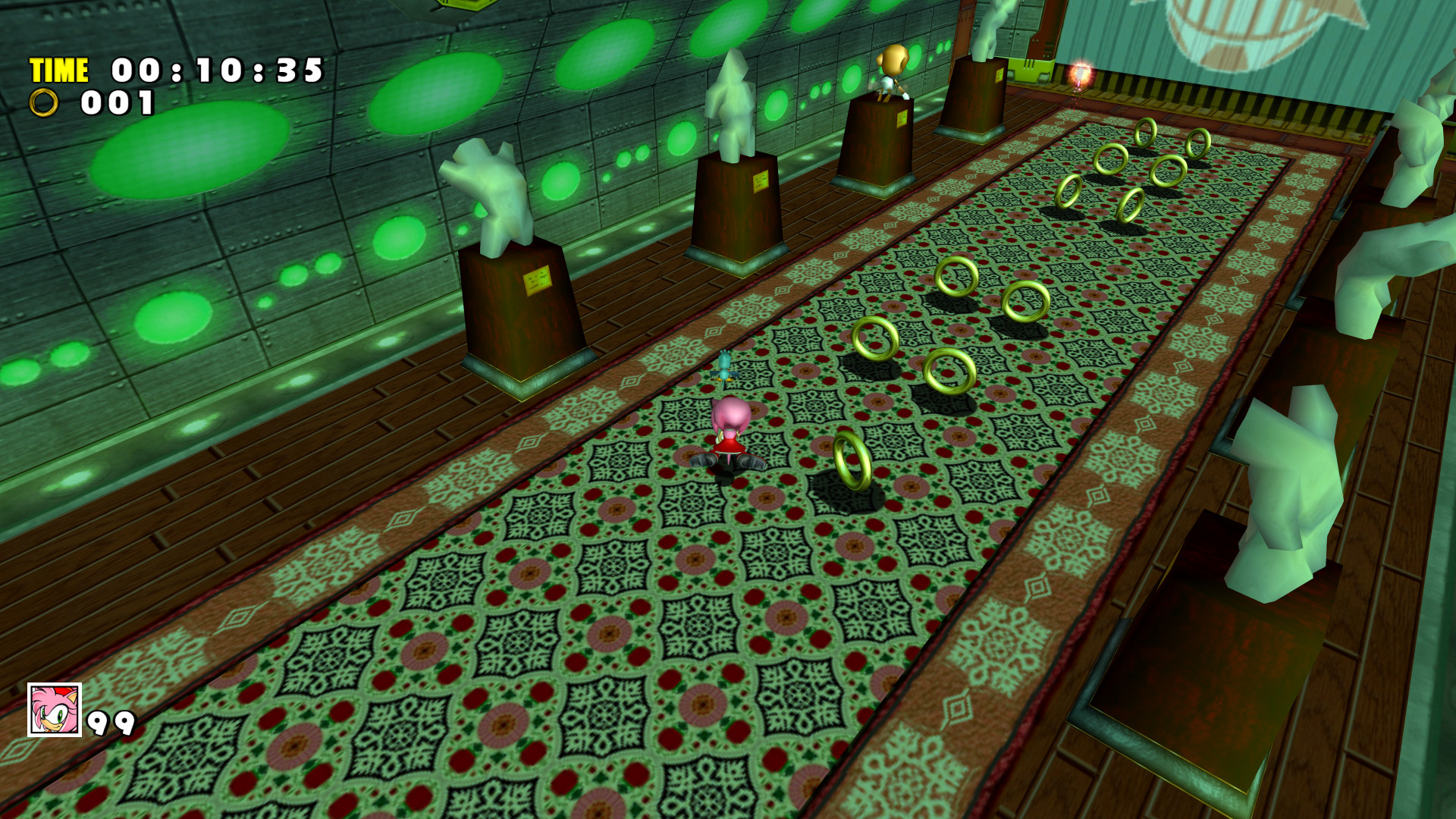Image resolution: width=1456 pixels, height=819 pixels.
Task: Click the sparkling item pickup near the wall
Action: [1080, 73]
